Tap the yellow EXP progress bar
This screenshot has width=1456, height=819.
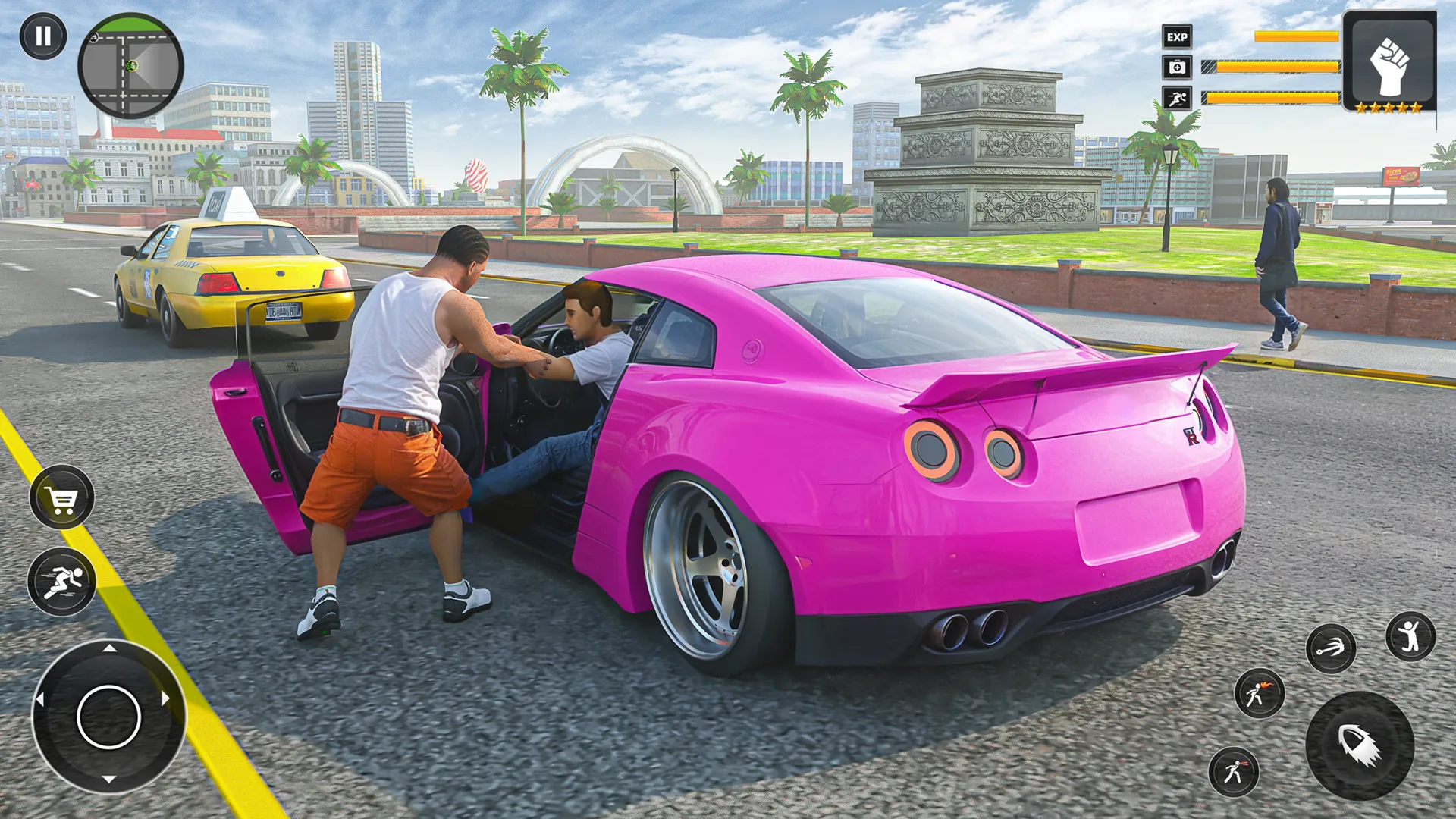[1297, 36]
